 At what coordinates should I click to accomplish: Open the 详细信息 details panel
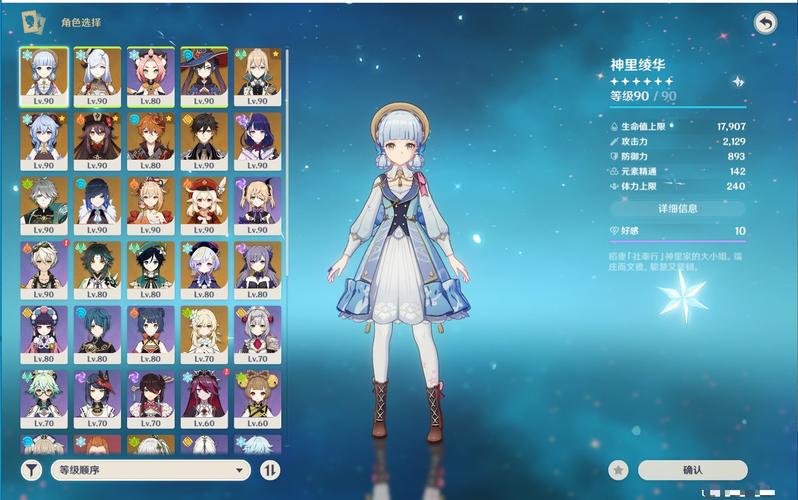(x=677, y=209)
